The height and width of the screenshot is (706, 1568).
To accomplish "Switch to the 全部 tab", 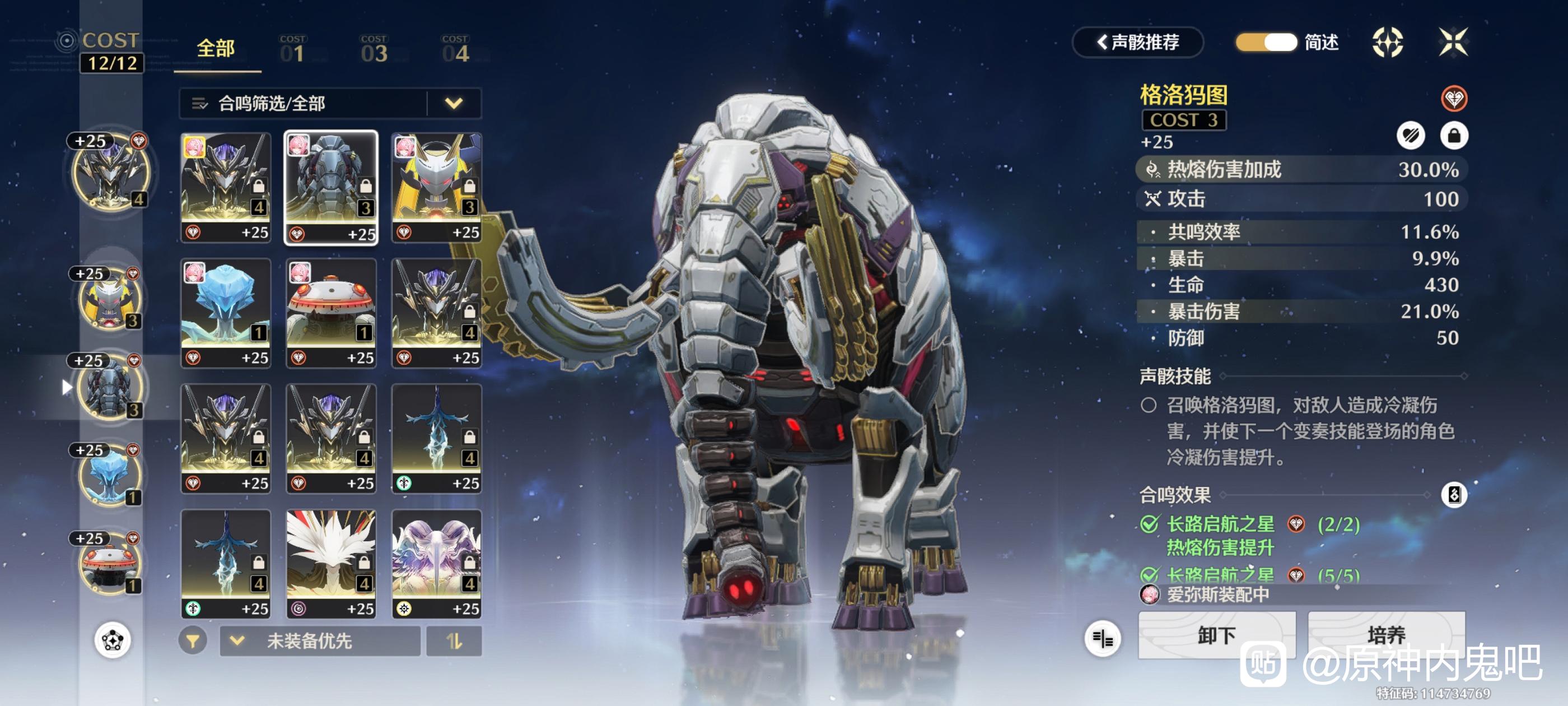I will tap(216, 49).
